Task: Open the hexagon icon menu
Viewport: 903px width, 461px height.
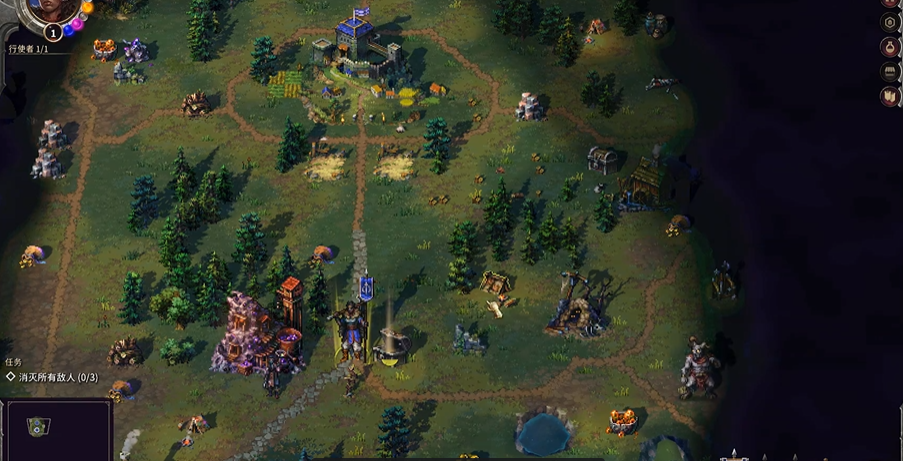Action: (x=889, y=22)
